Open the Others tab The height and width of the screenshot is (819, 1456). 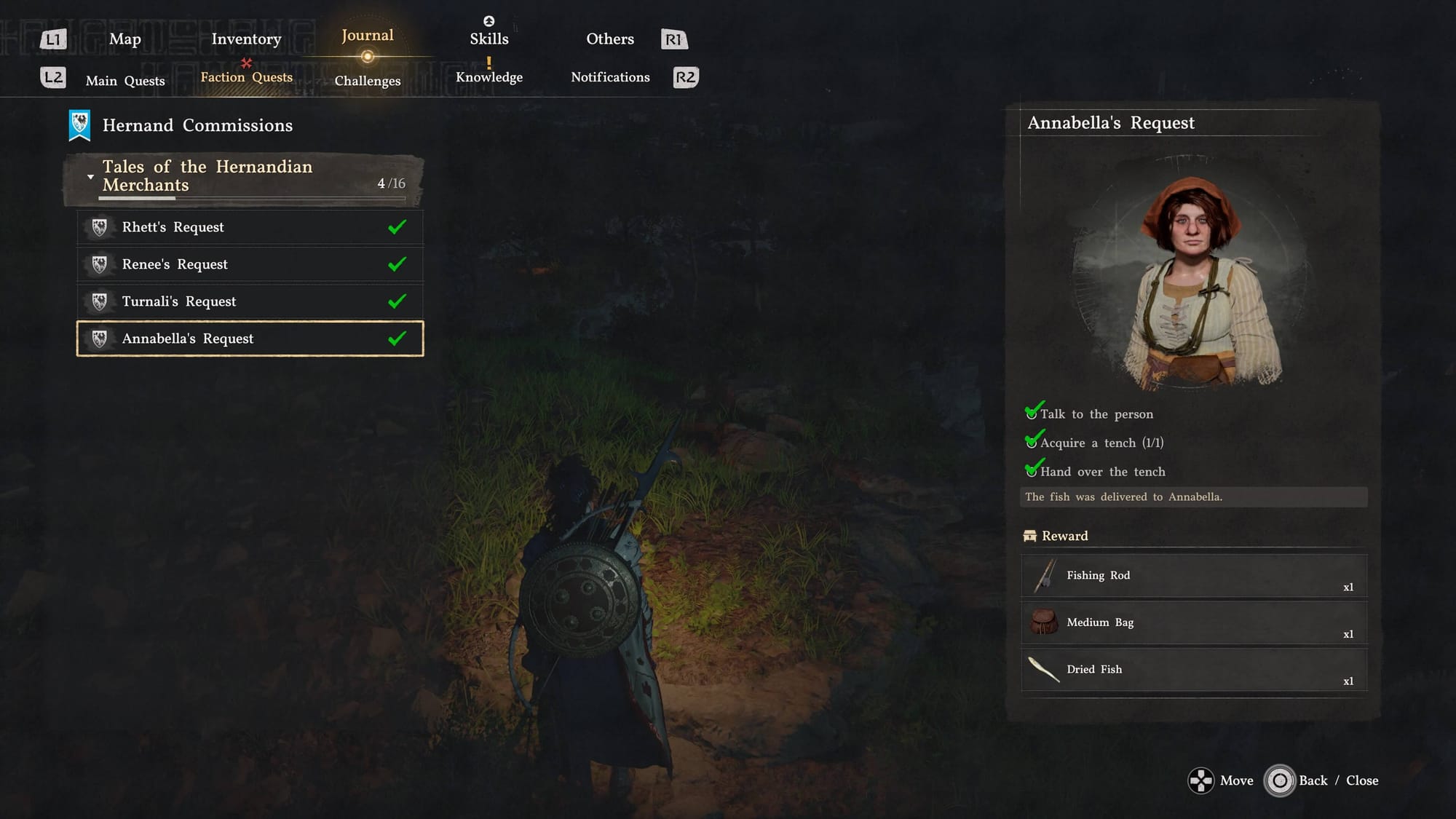[x=610, y=39]
